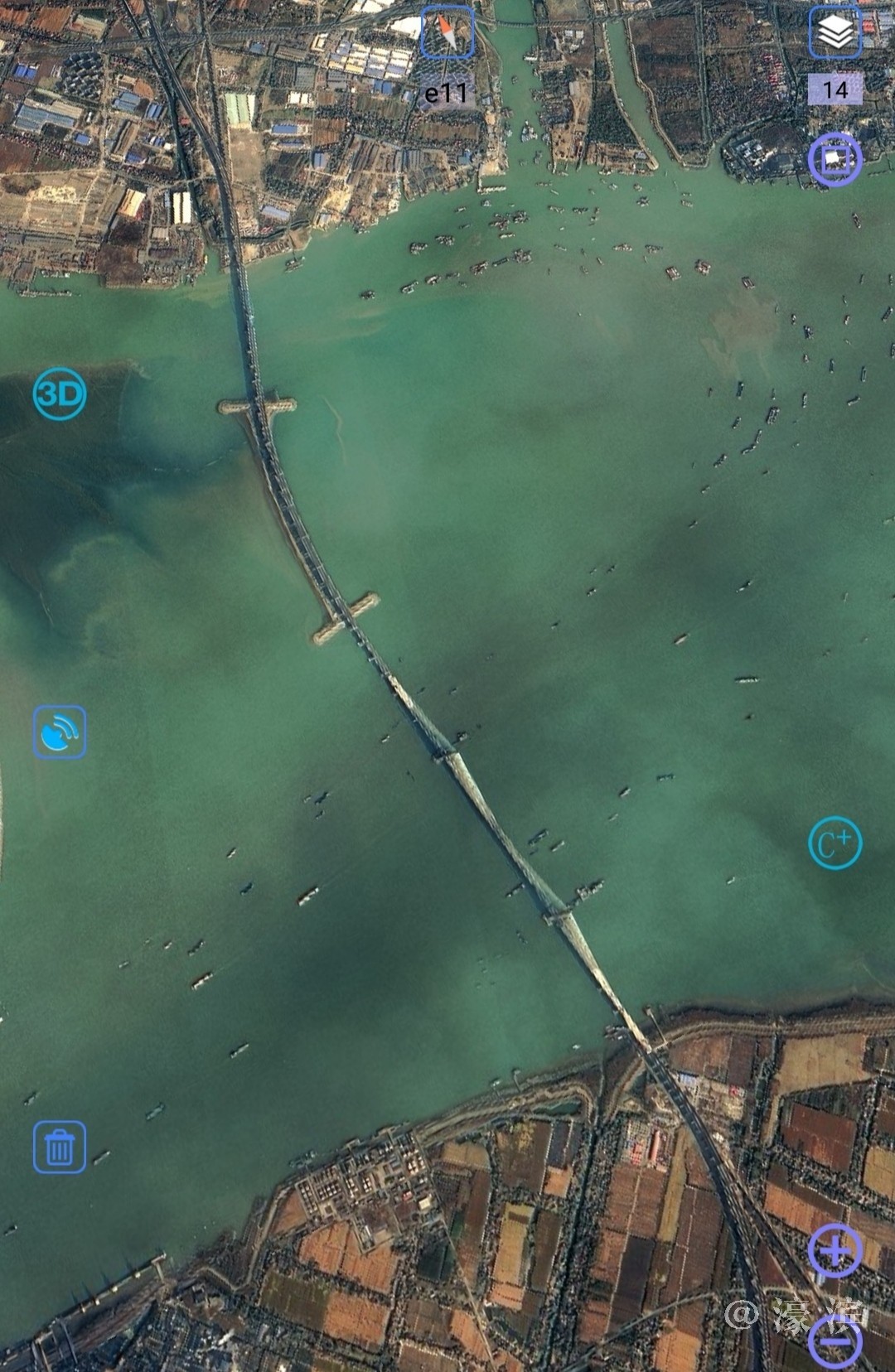This screenshot has width=895, height=1372.
Task: Open the map layers menu
Action: click(x=835, y=33)
